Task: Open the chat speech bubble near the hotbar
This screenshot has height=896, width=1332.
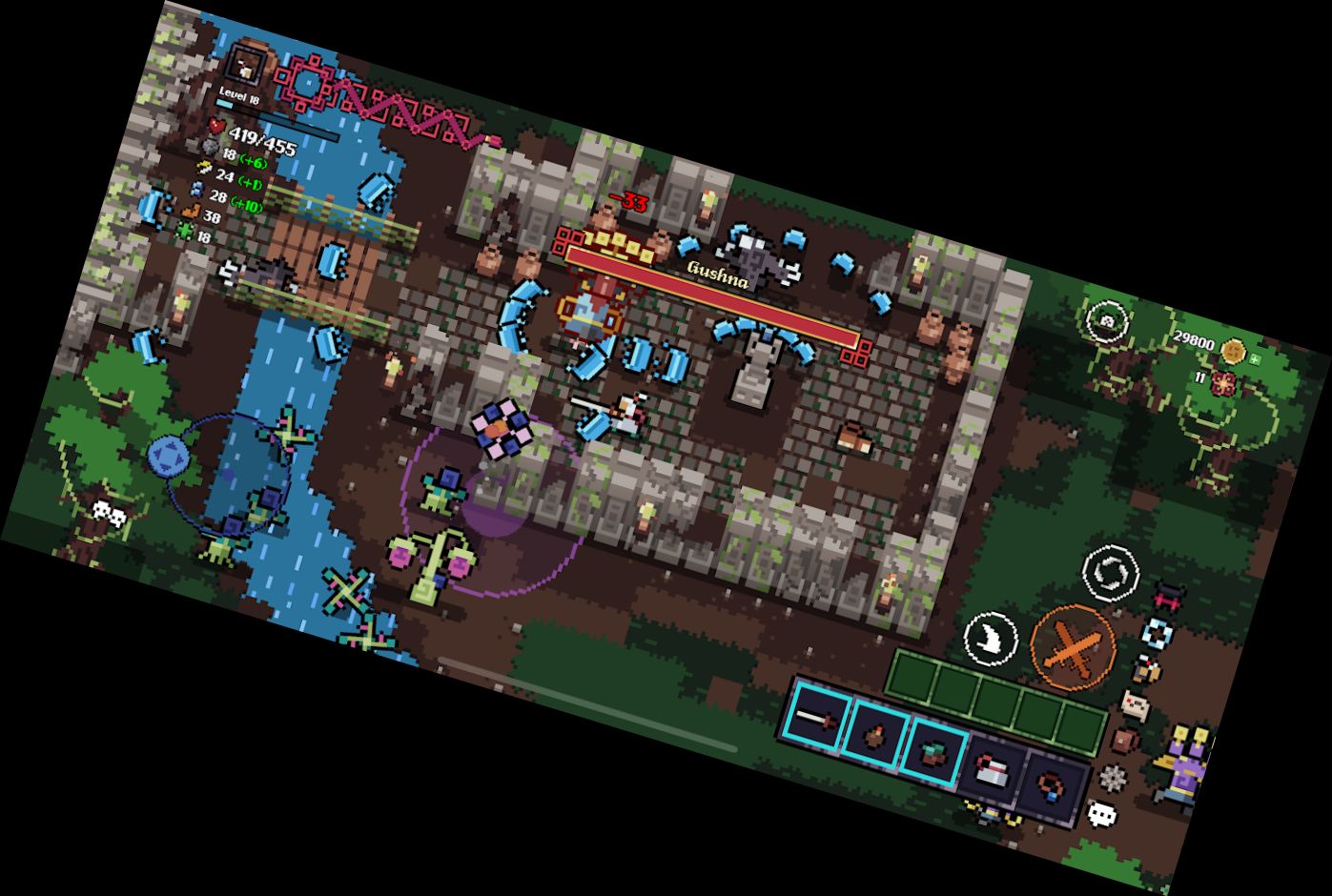Action: [1101, 814]
